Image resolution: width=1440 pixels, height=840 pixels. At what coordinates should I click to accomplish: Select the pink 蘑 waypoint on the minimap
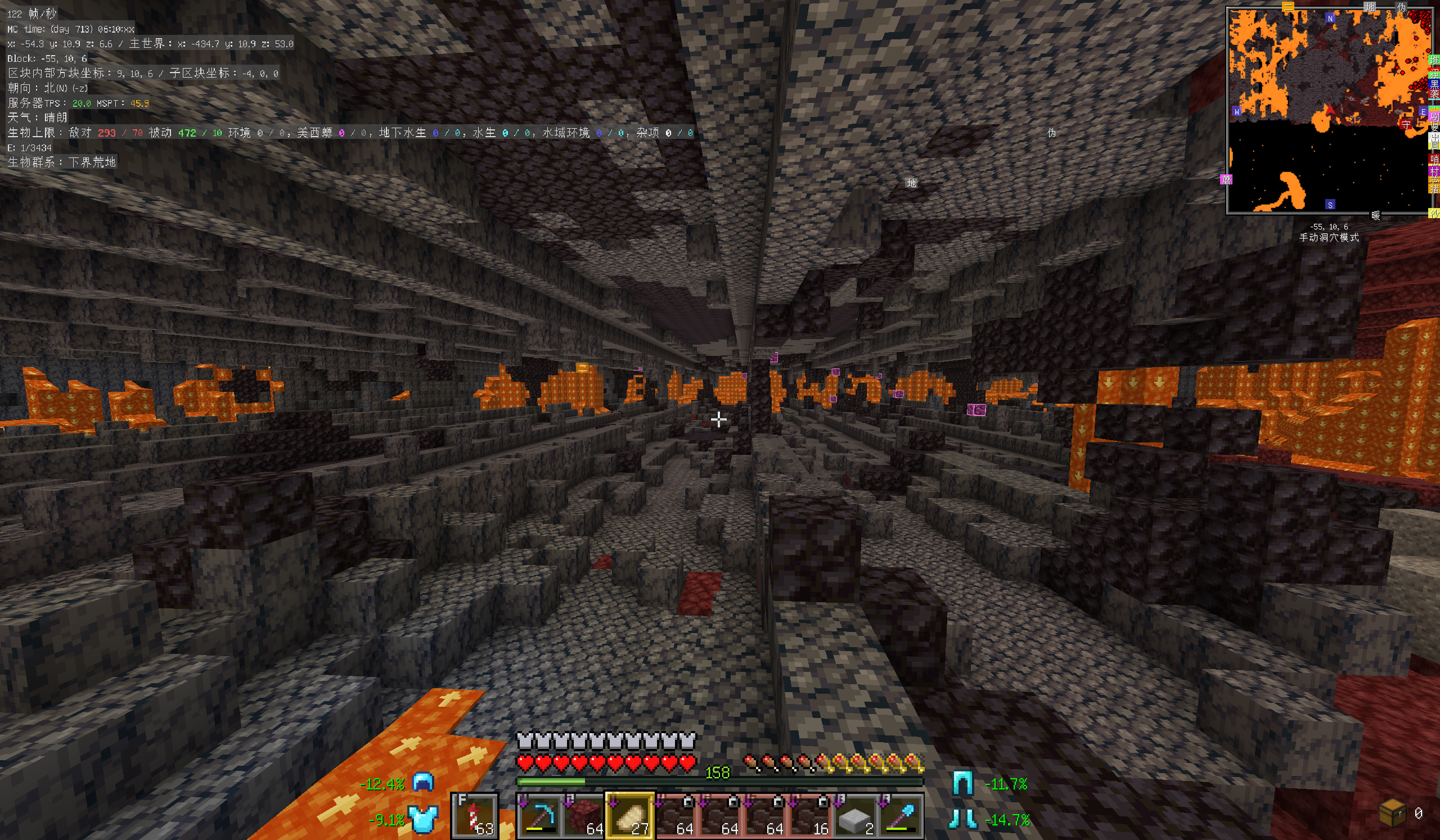pyautogui.click(x=1226, y=180)
